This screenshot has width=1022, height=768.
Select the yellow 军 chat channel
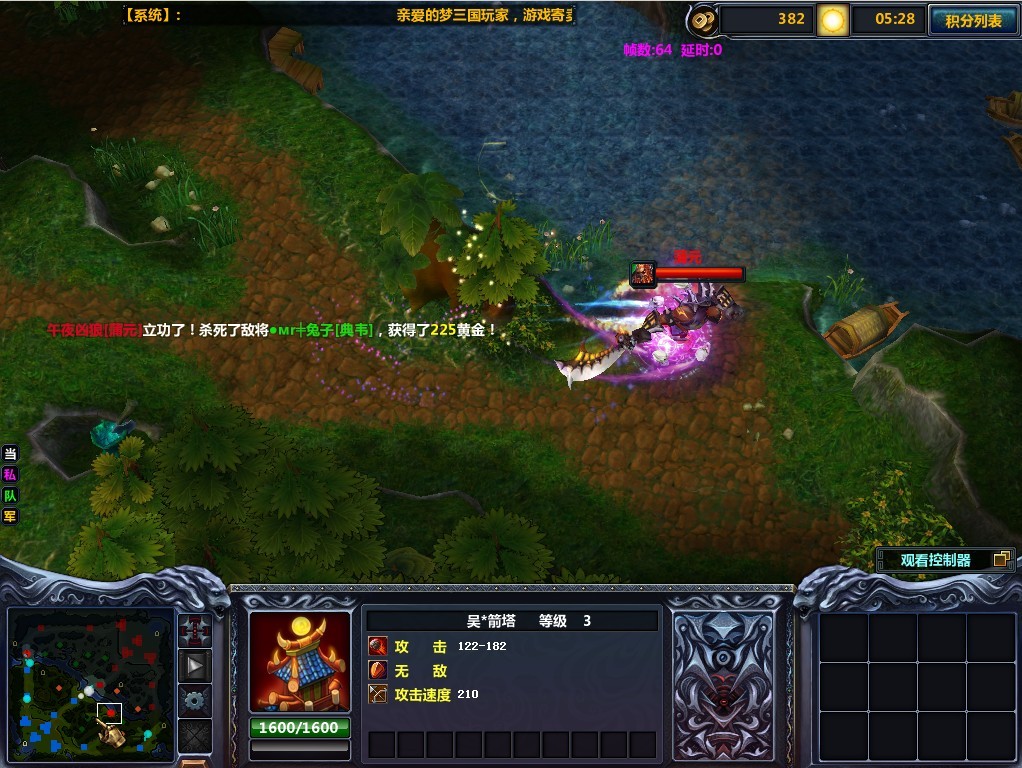10,516
